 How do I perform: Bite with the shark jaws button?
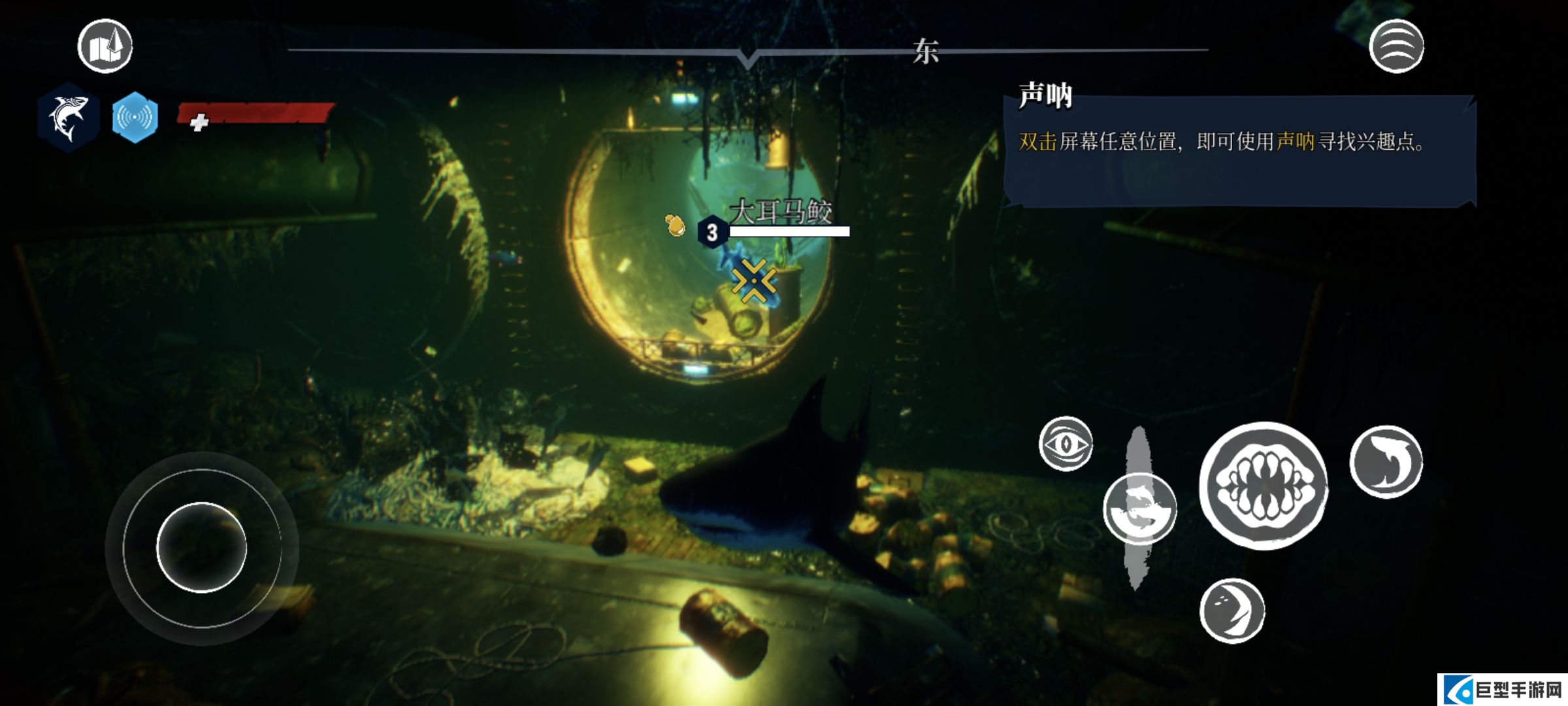[x=1264, y=486]
